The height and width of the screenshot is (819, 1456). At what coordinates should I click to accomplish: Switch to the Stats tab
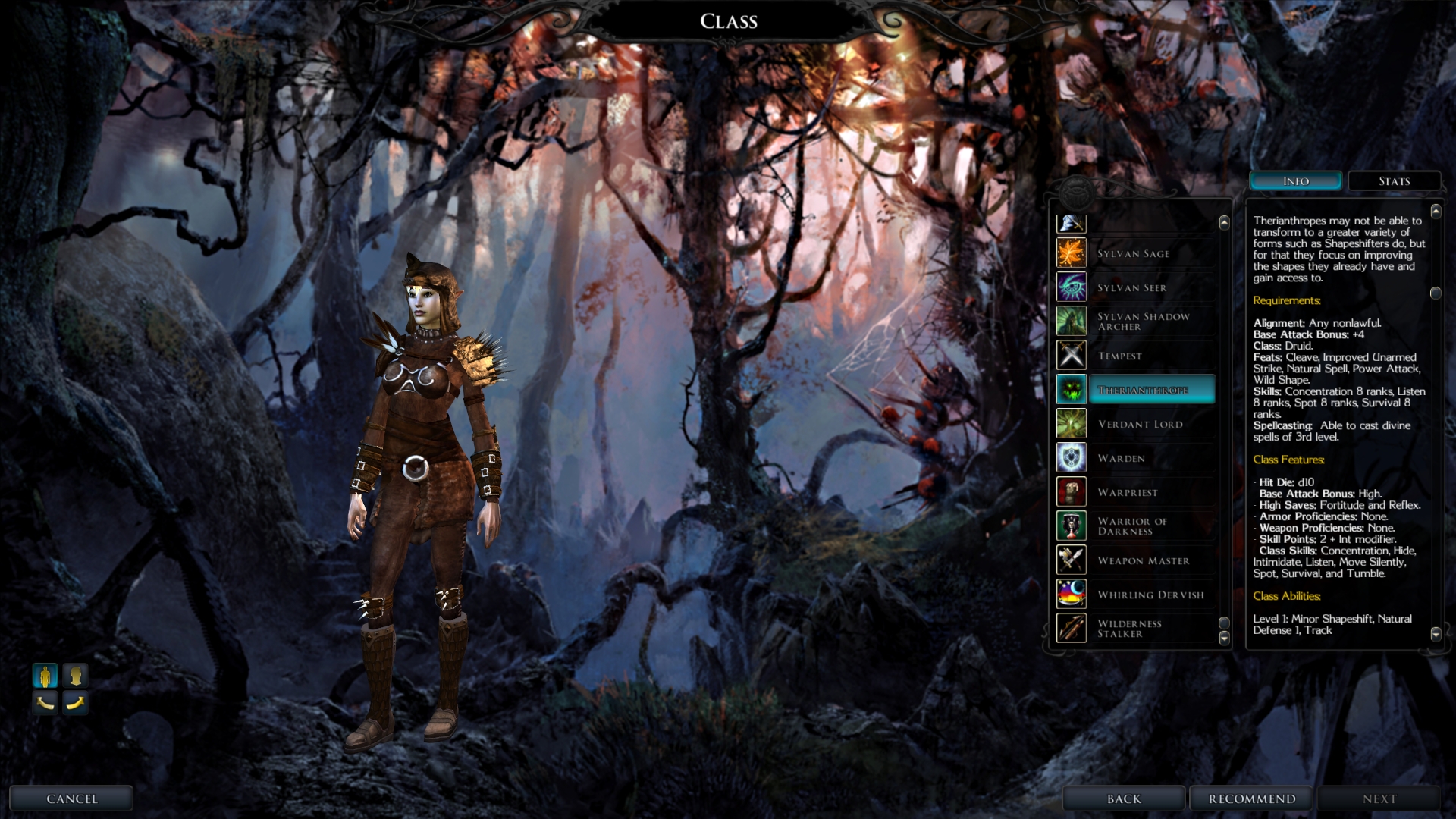pyautogui.click(x=1394, y=181)
